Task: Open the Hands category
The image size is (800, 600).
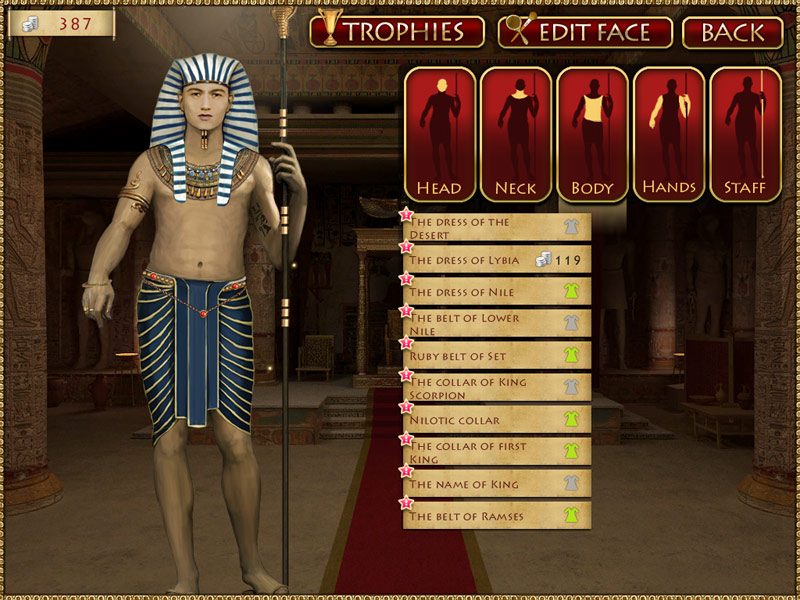Action: [669, 135]
